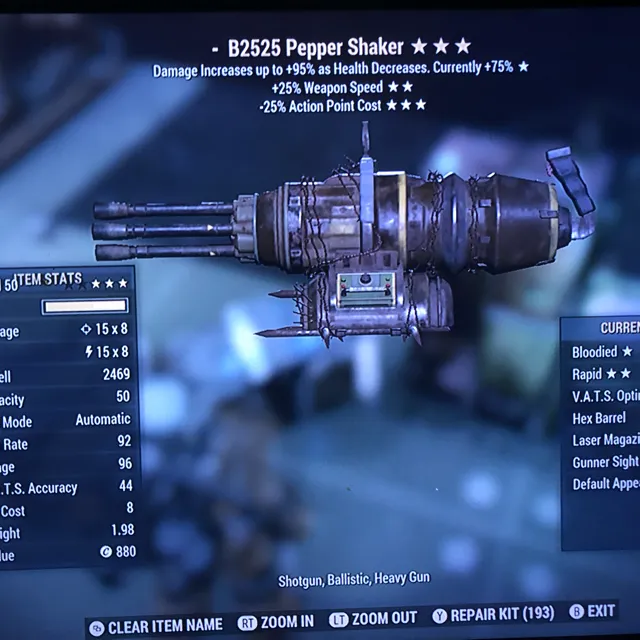Viewport: 640px width, 640px height.
Task: Zoom in on the Pepper Shaker
Action: (x=276, y=621)
